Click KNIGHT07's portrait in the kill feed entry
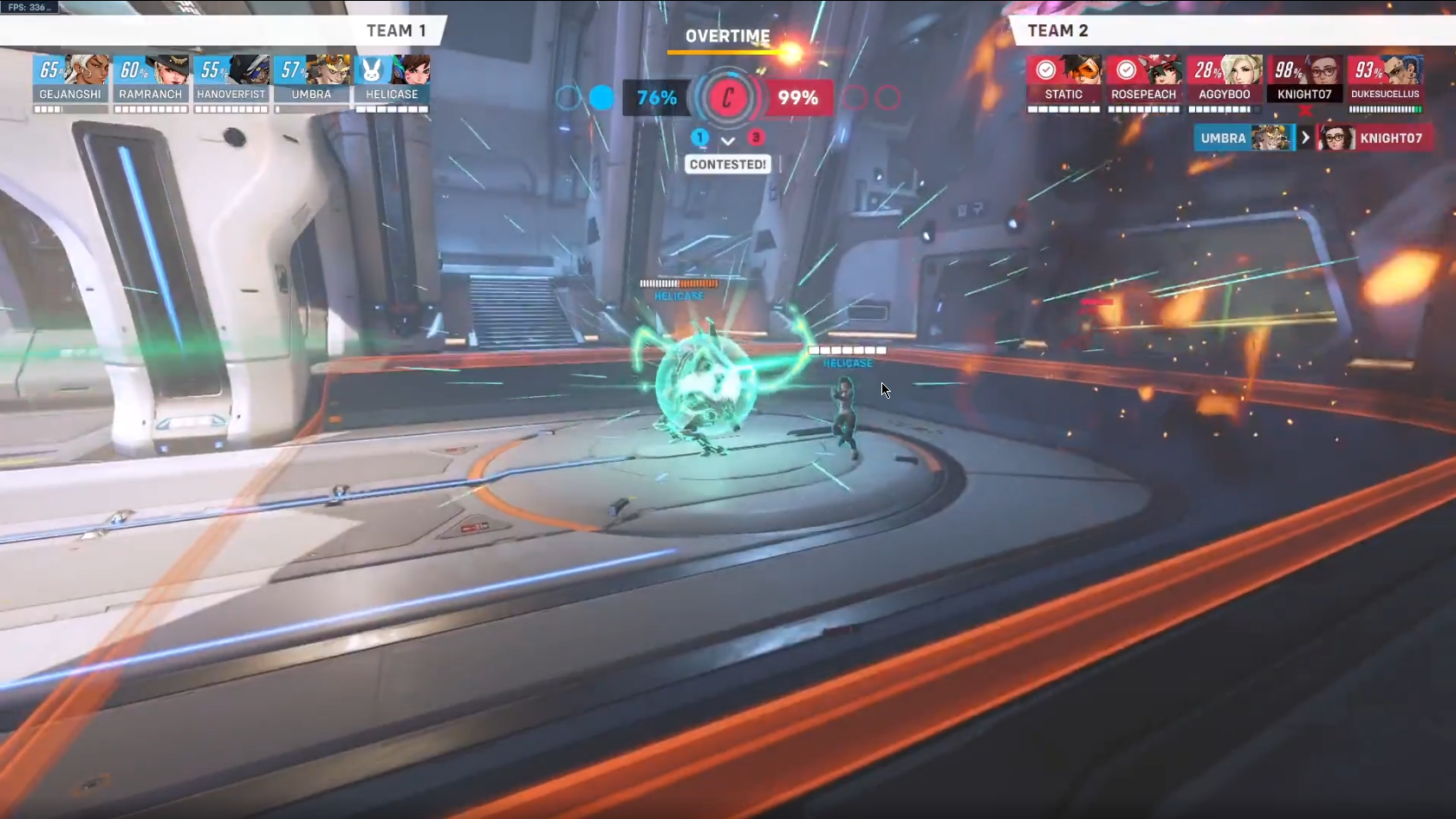This screenshot has width=1456, height=819. 1338,138
